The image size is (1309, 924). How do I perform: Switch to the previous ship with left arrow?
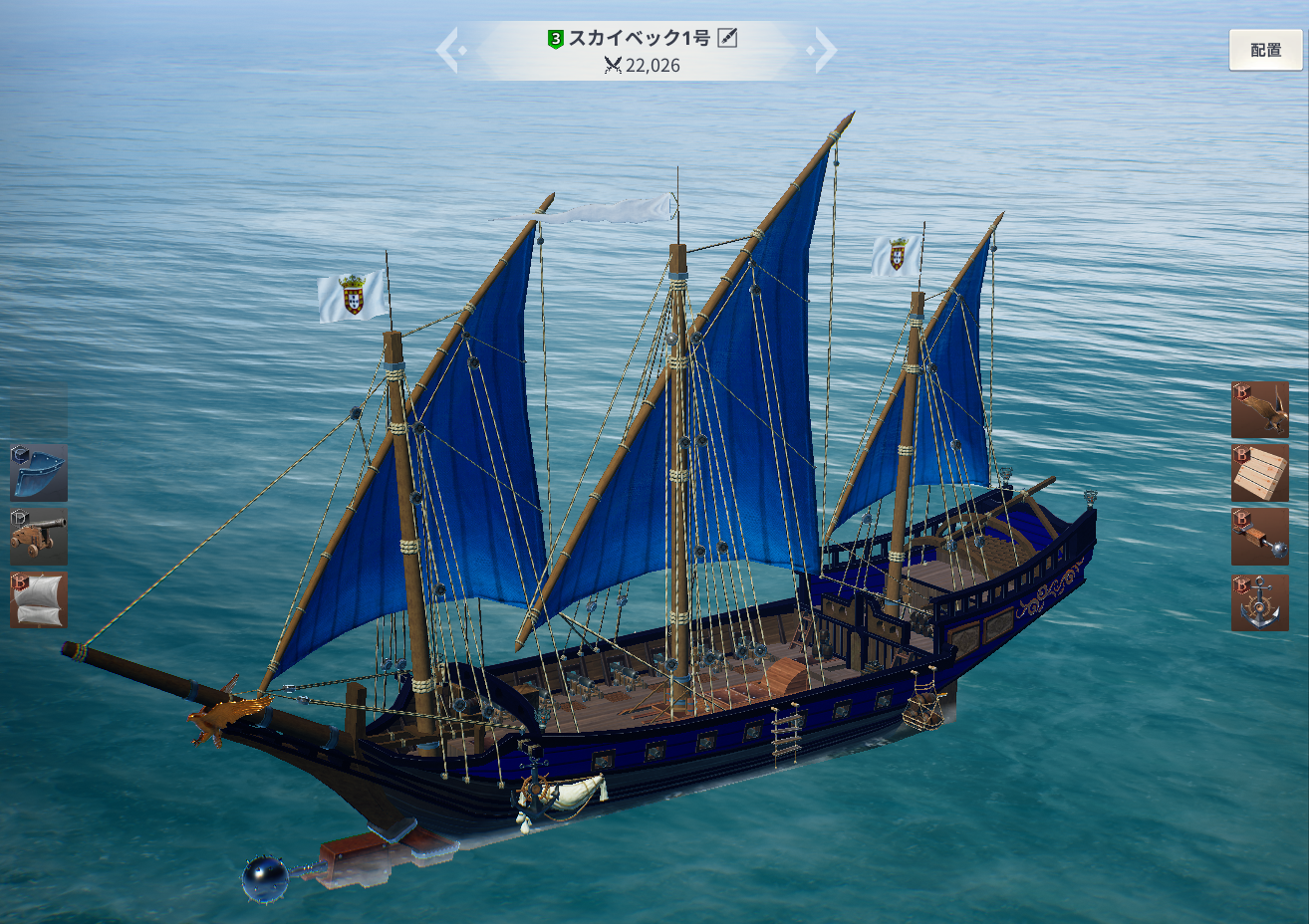(447, 49)
